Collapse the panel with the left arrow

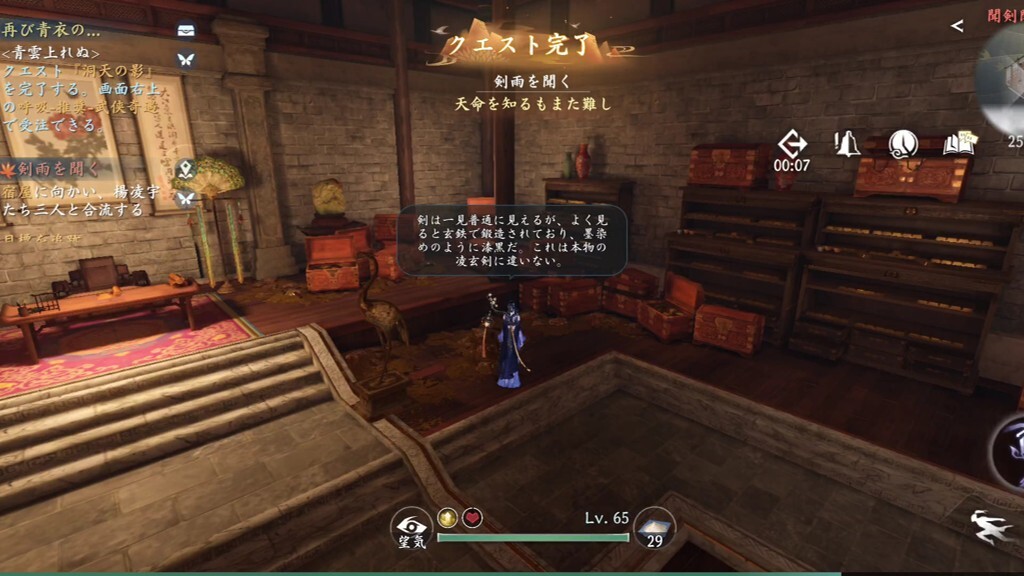tap(957, 26)
